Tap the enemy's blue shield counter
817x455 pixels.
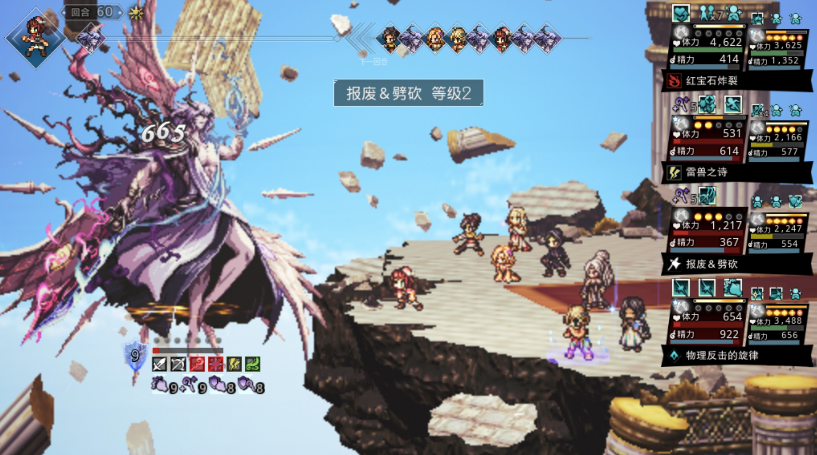pos(135,353)
